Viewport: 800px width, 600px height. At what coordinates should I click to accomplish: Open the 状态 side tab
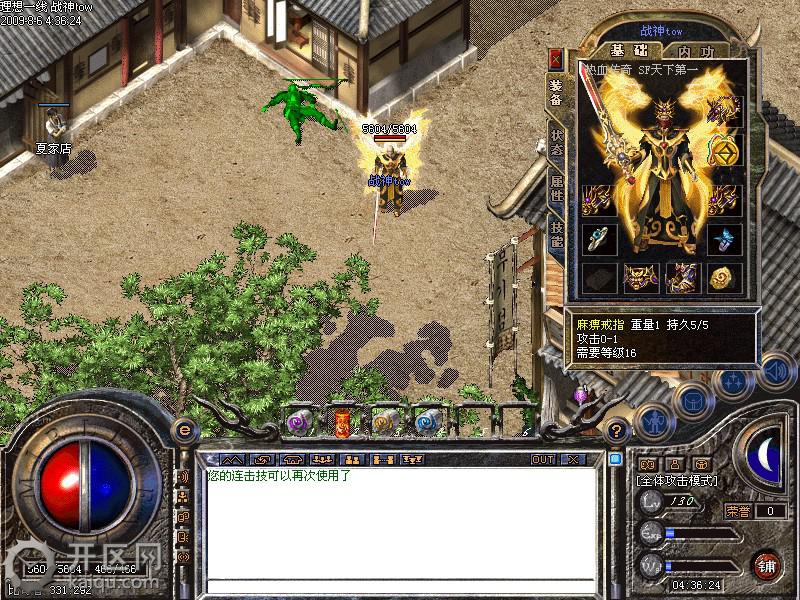556,142
